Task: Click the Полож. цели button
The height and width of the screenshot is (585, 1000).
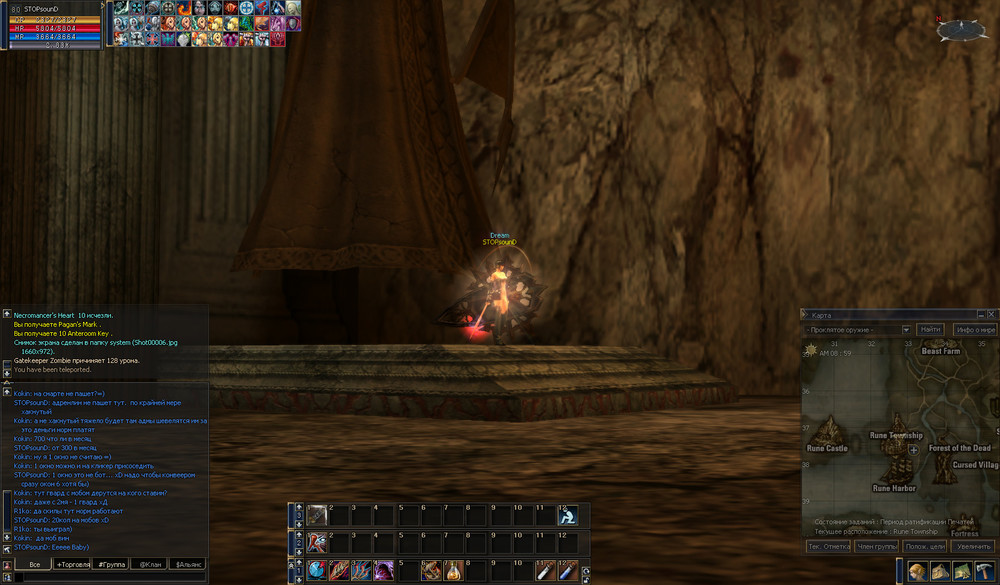Action: [924, 546]
